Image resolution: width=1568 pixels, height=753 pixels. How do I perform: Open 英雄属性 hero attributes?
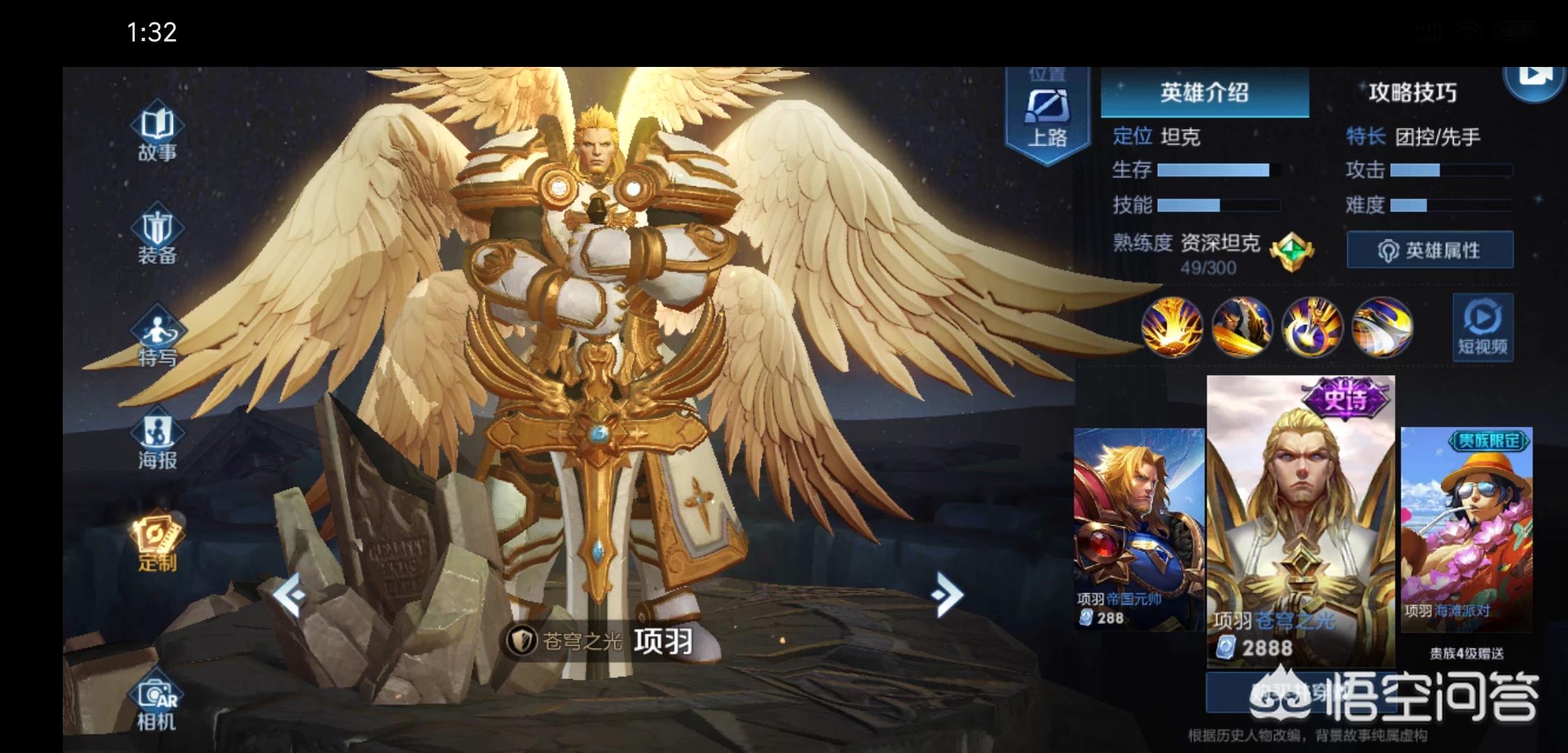tap(1430, 250)
